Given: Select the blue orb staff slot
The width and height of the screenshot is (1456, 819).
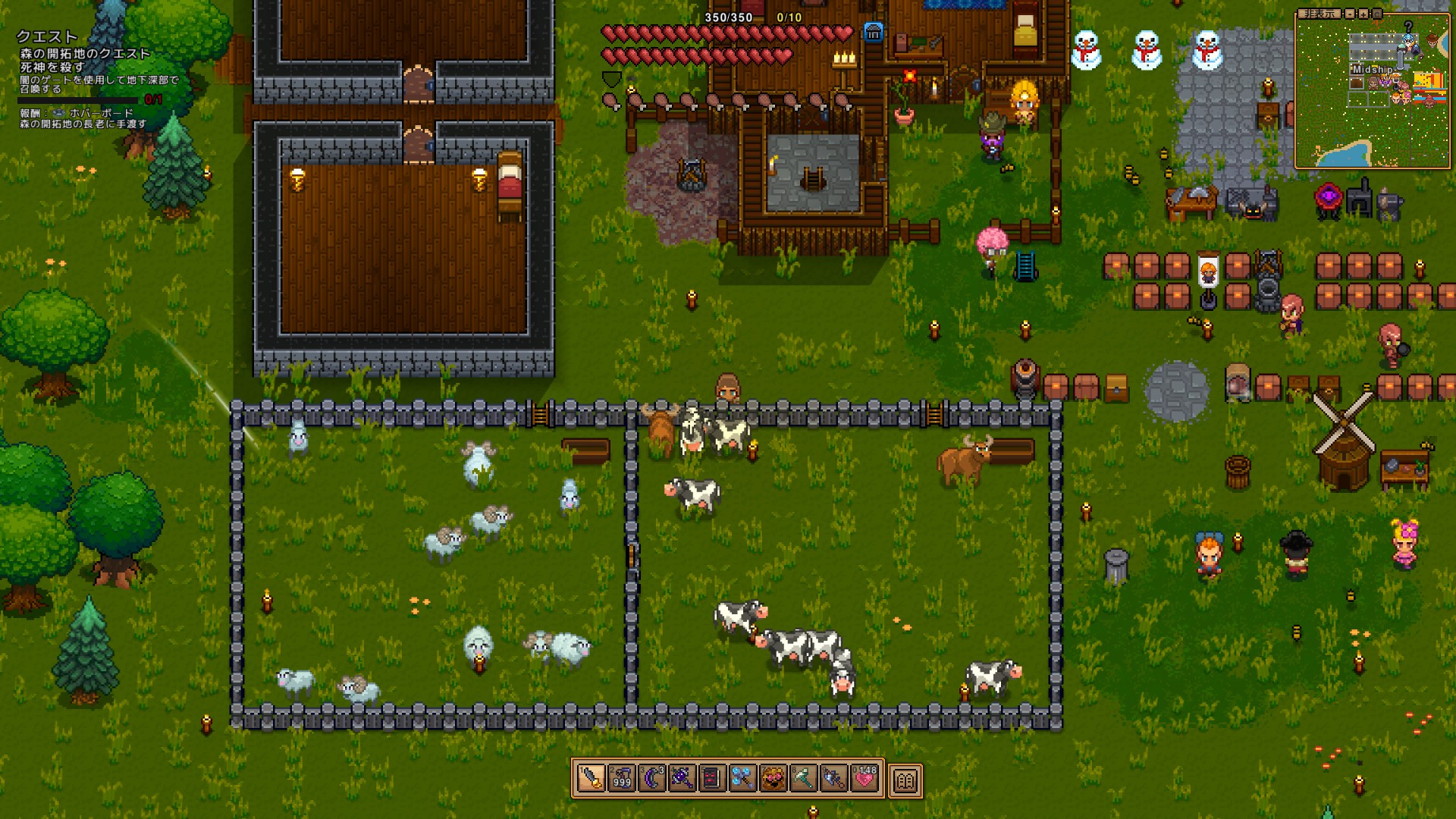Looking at the screenshot, I should [x=742, y=778].
